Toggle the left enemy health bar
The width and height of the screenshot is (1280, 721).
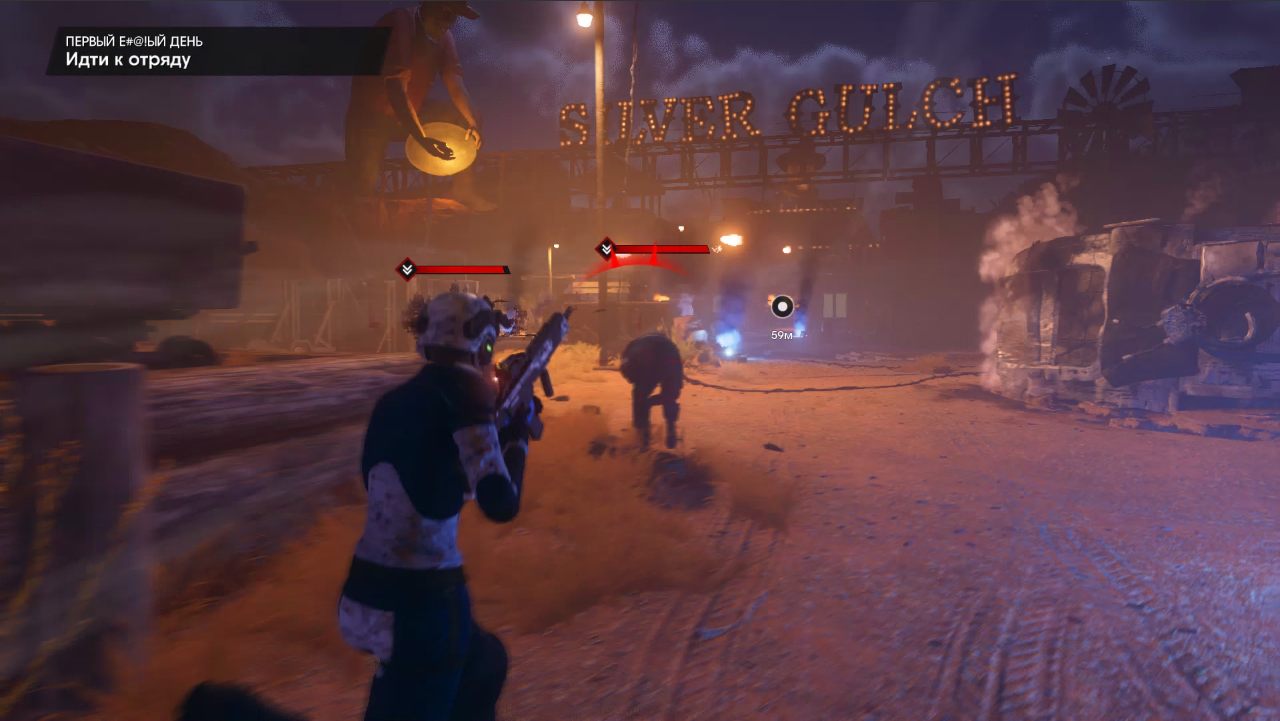click(460, 268)
